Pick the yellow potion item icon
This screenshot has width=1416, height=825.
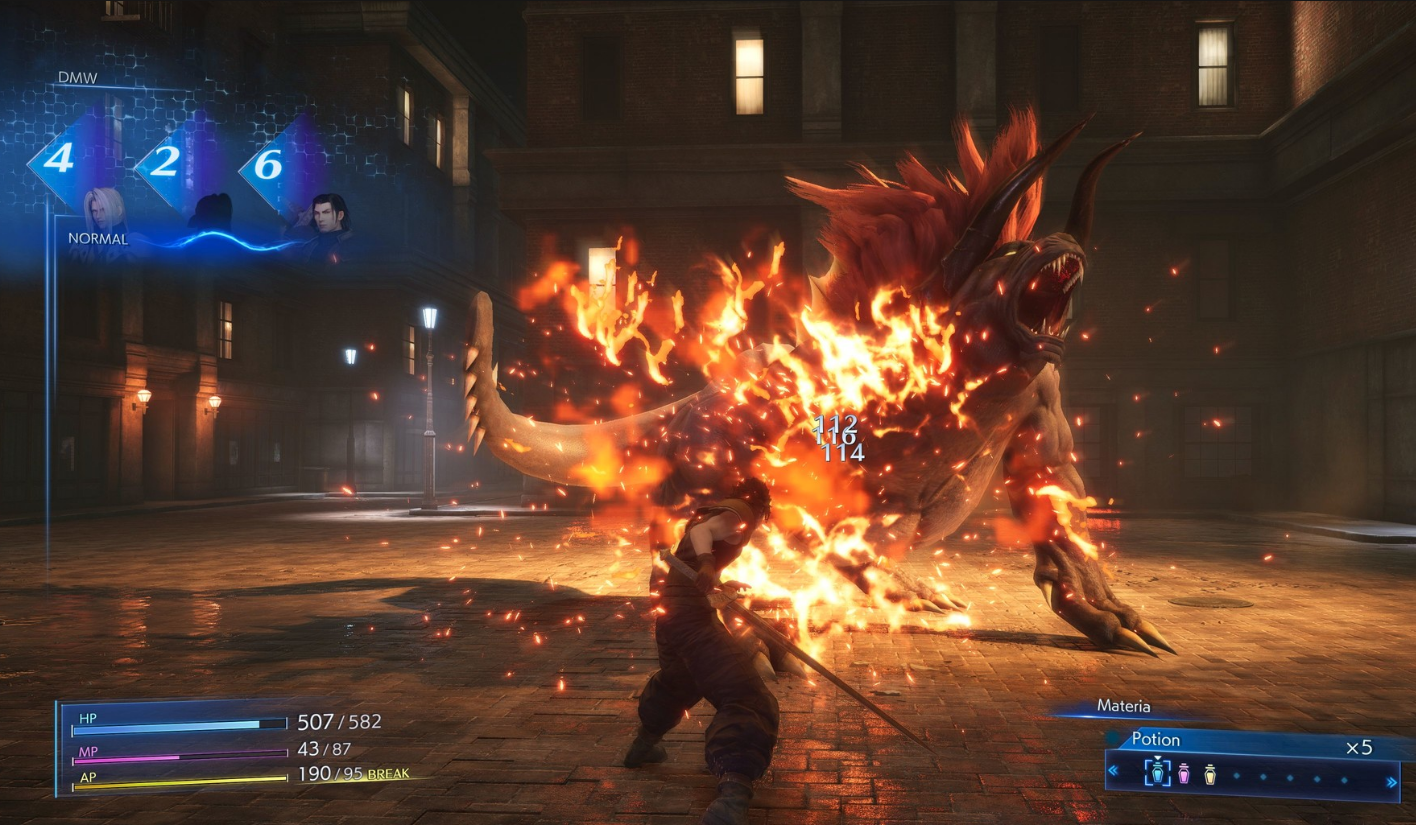1210,774
